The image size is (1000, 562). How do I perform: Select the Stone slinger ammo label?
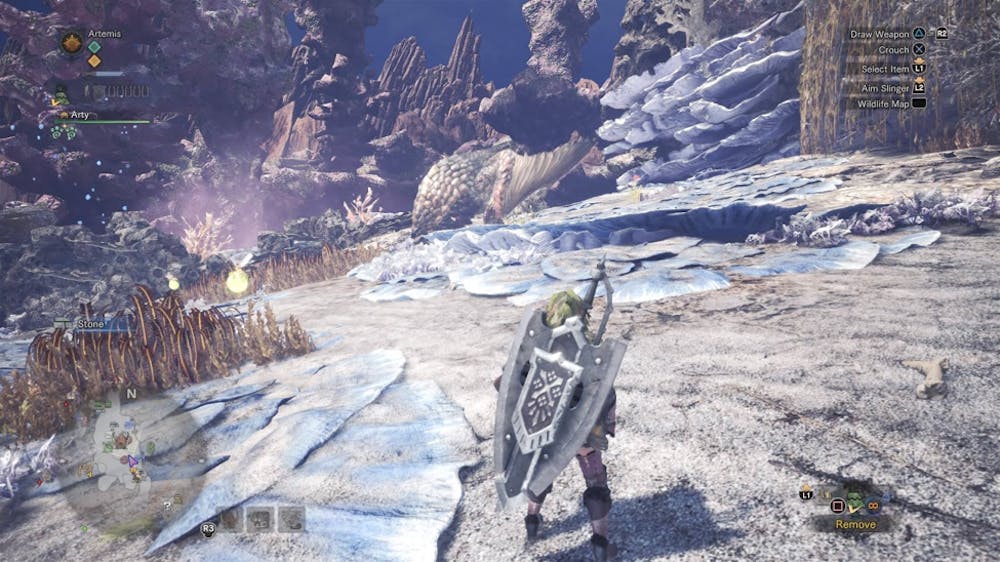pos(90,324)
